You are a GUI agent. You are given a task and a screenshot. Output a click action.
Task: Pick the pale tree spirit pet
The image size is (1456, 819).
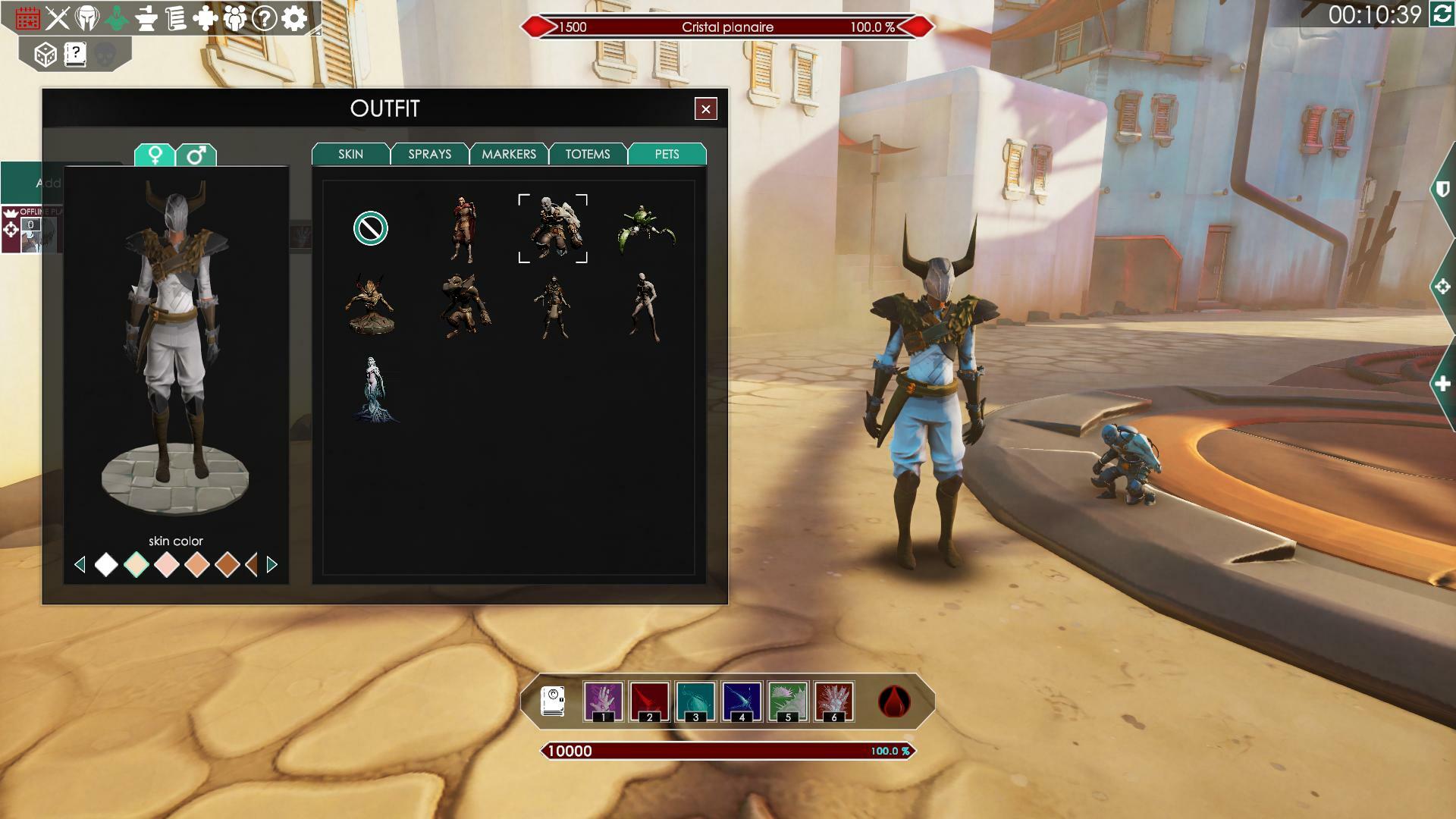pos(373,389)
